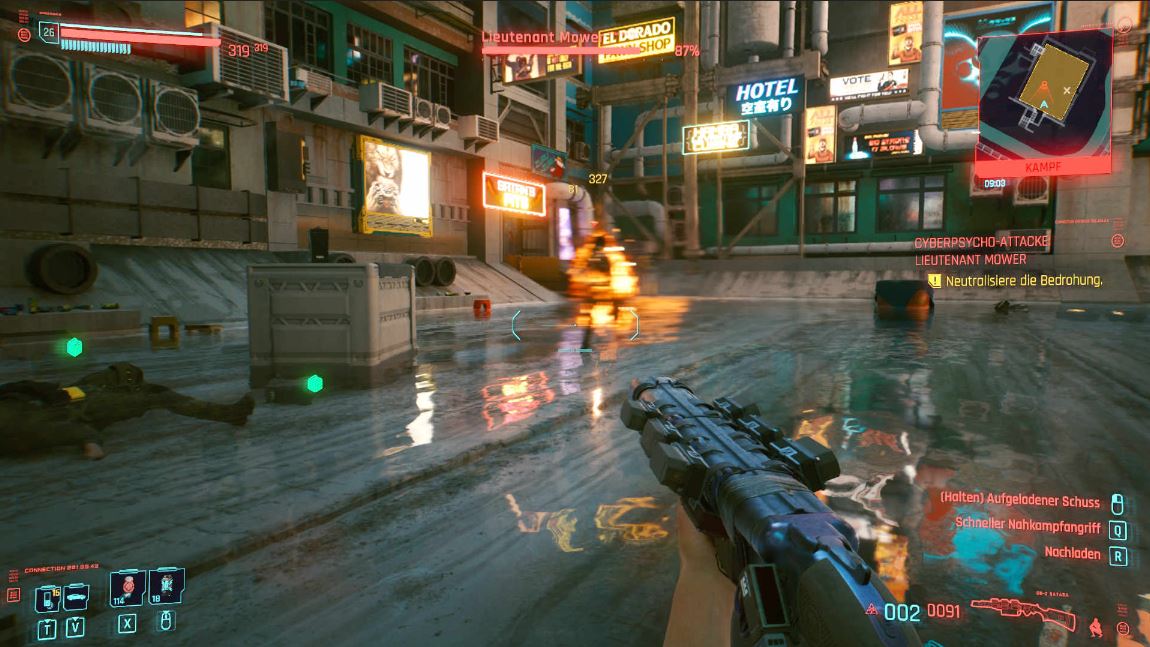The image size is (1150, 647).
Task: Toggle the crouch stance indicator icon
Action: pos(1097,627)
